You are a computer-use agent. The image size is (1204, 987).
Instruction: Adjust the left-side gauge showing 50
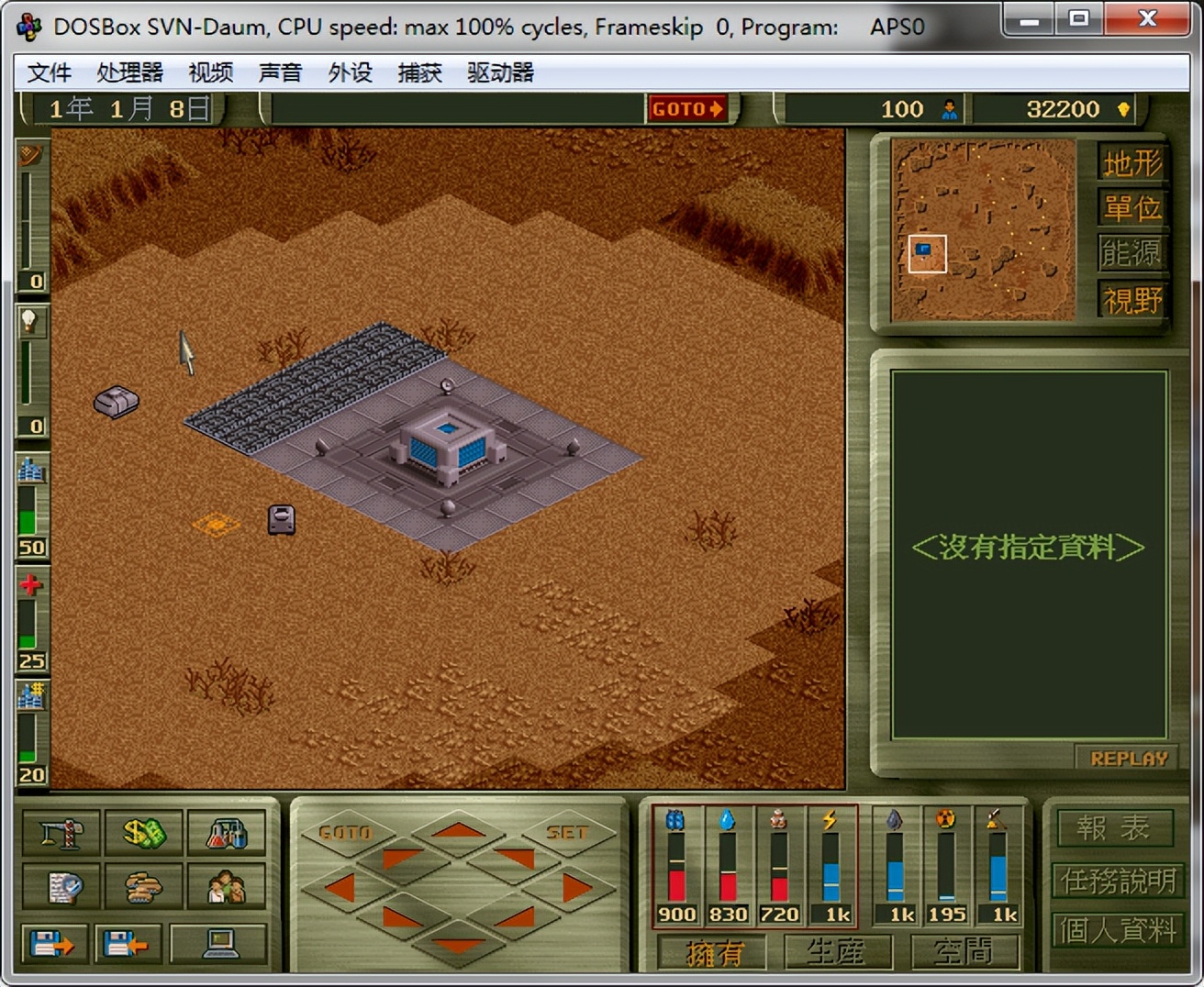[30, 509]
